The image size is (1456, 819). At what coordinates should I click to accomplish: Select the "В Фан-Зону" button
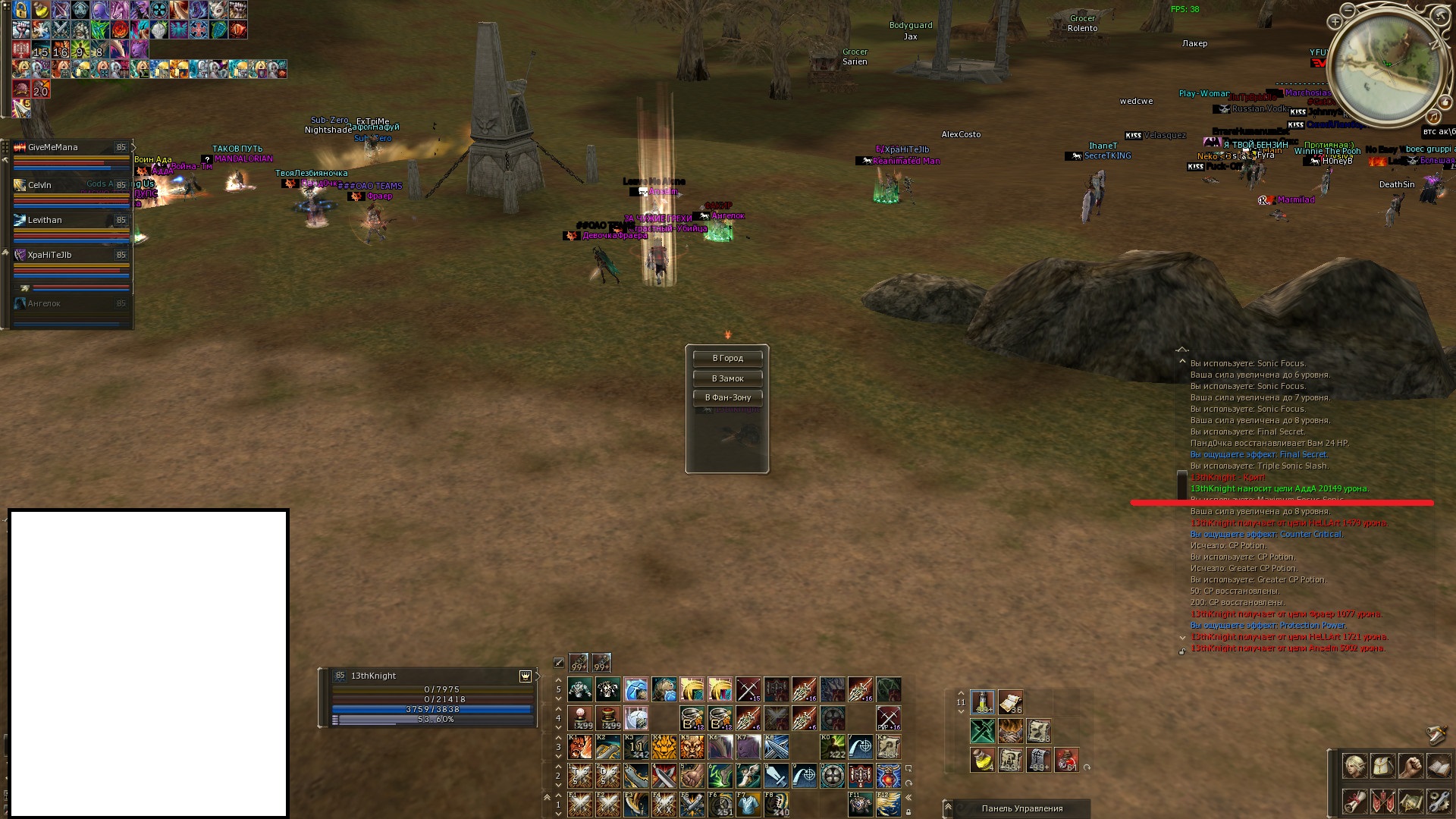pos(727,397)
